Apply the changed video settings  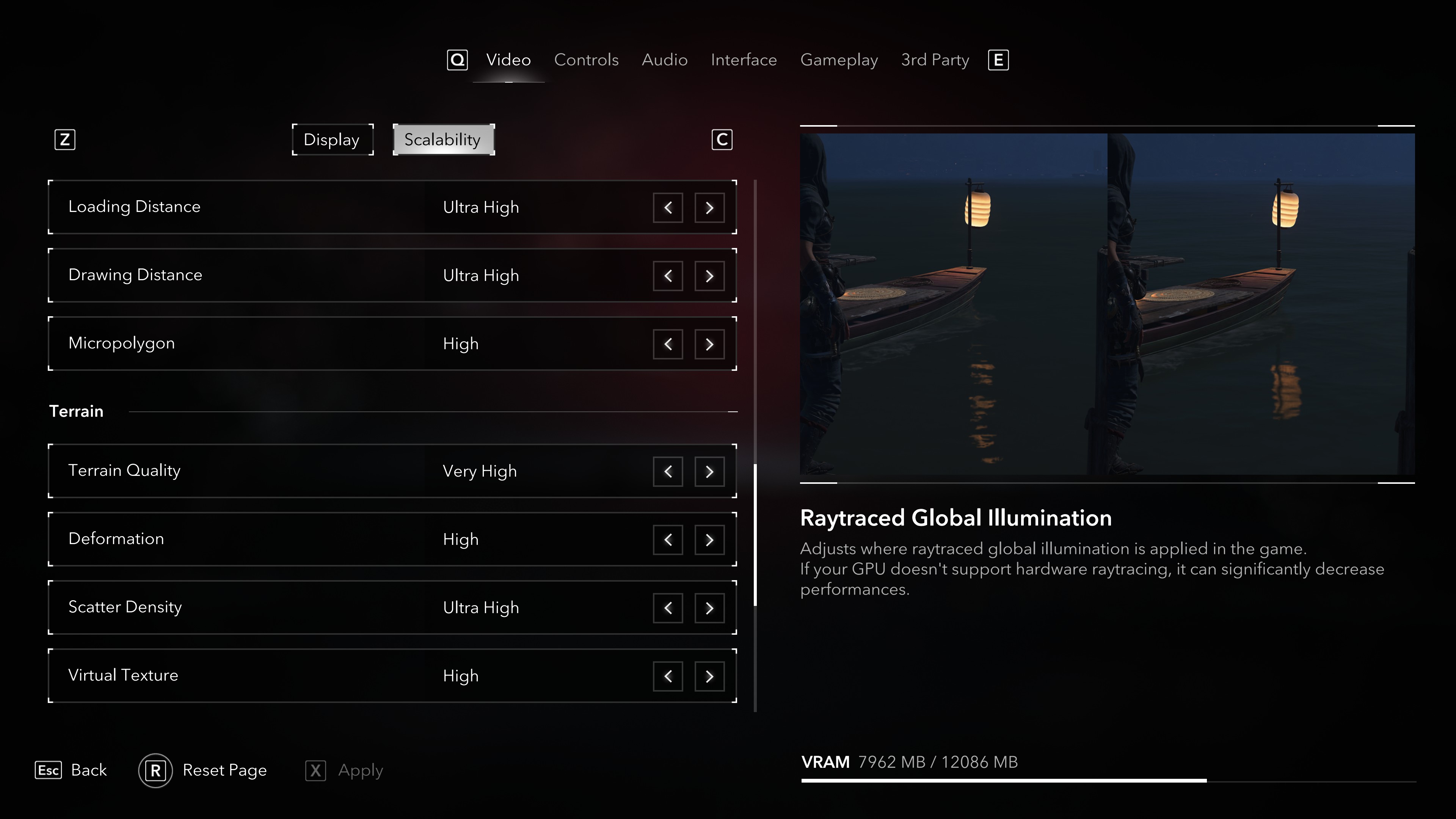click(344, 770)
